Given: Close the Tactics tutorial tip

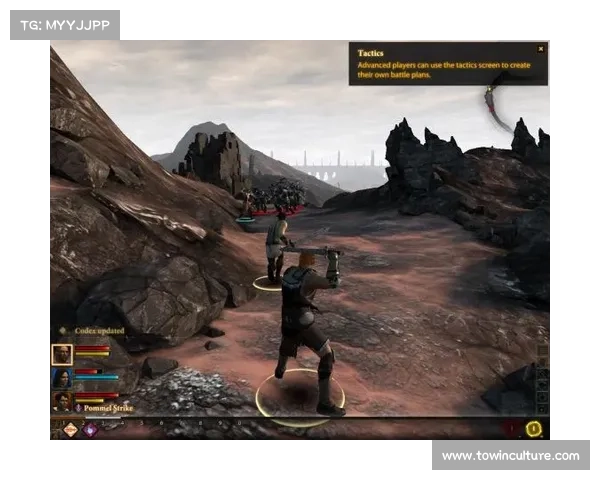Looking at the screenshot, I should (x=541, y=48).
